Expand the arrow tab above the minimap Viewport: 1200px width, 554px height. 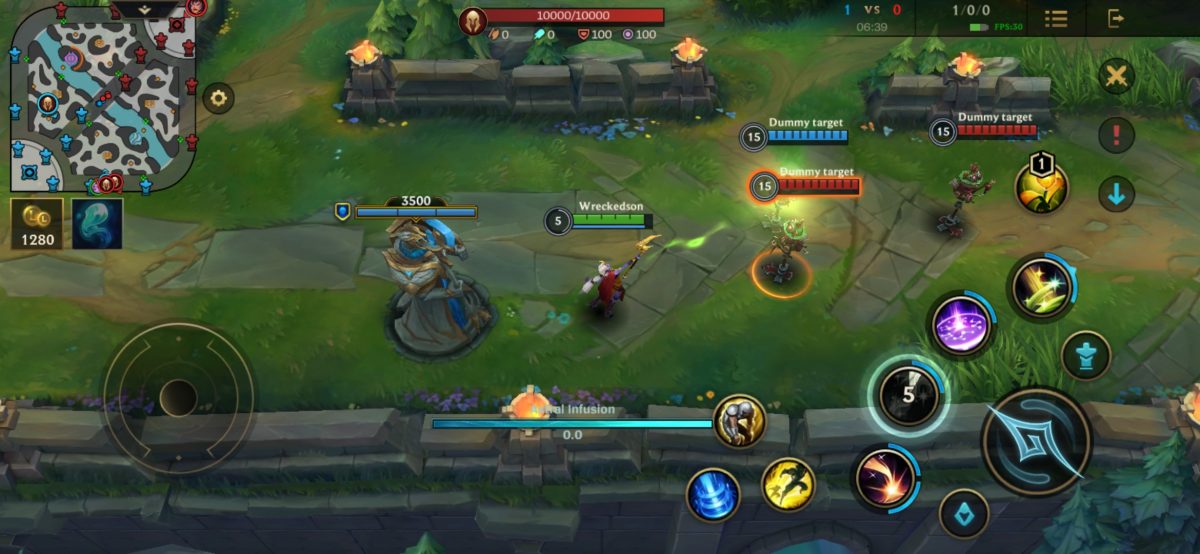[144, 9]
